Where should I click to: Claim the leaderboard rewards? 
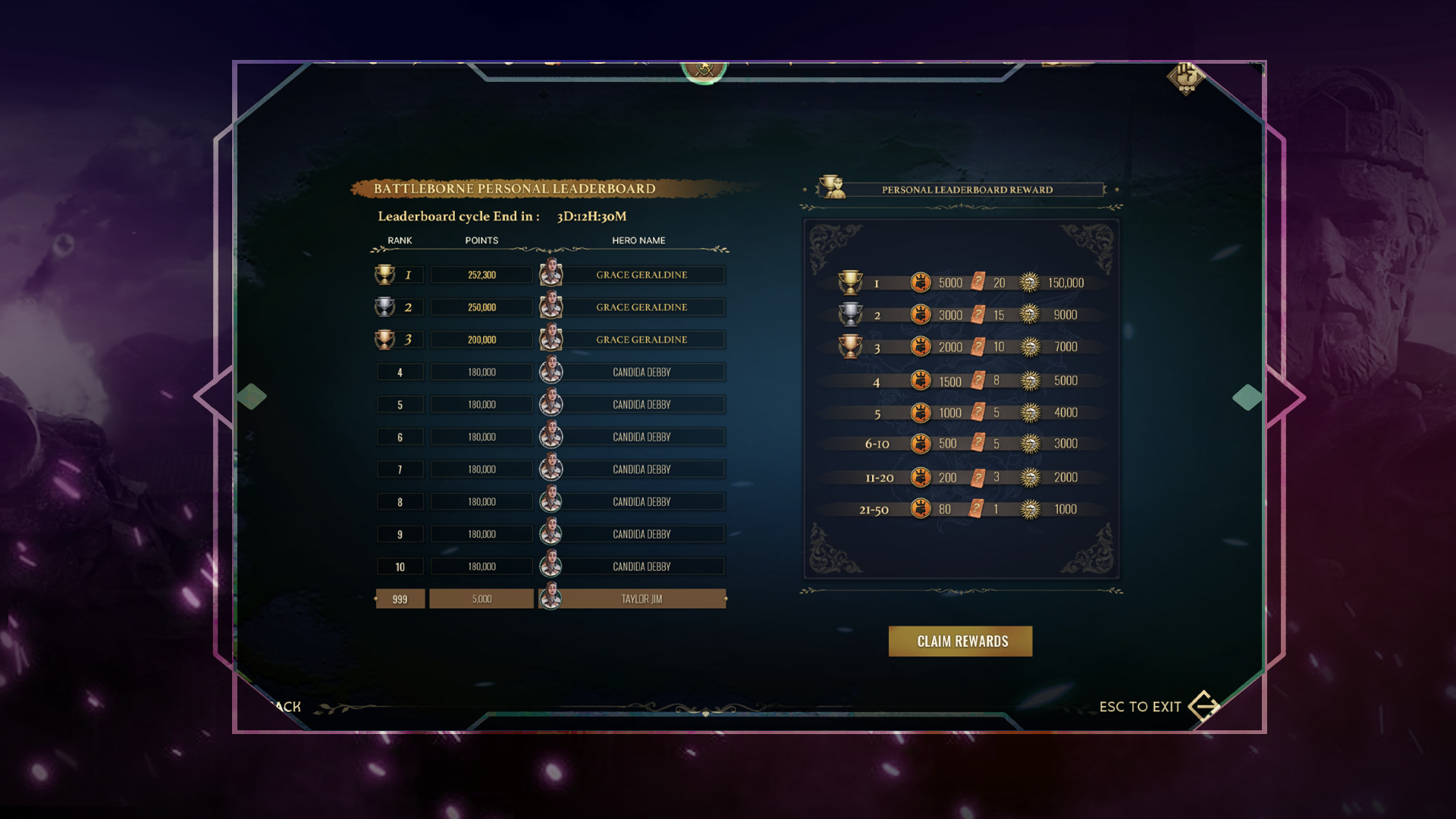[x=960, y=642]
